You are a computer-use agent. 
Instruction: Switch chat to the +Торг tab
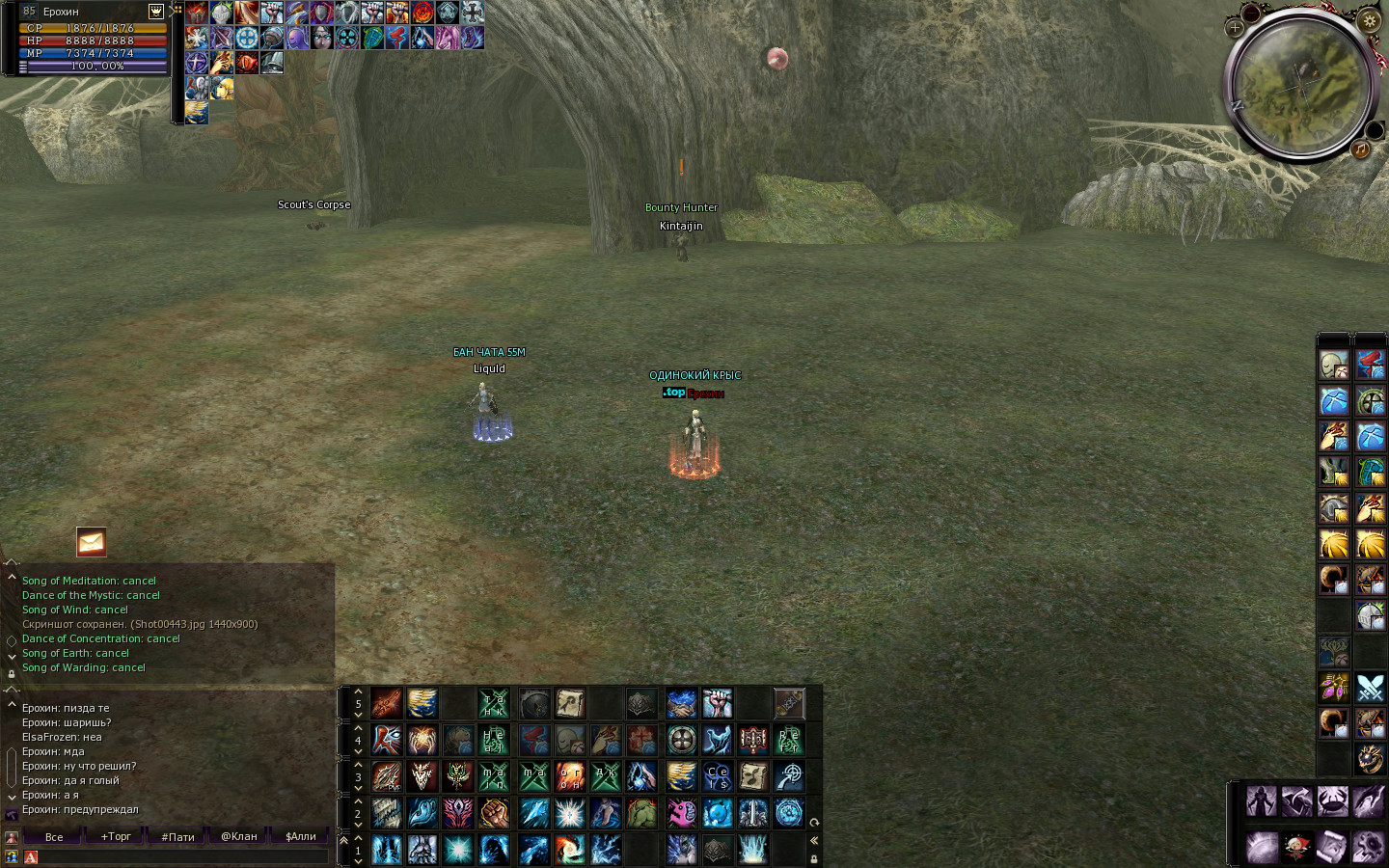pos(116,836)
